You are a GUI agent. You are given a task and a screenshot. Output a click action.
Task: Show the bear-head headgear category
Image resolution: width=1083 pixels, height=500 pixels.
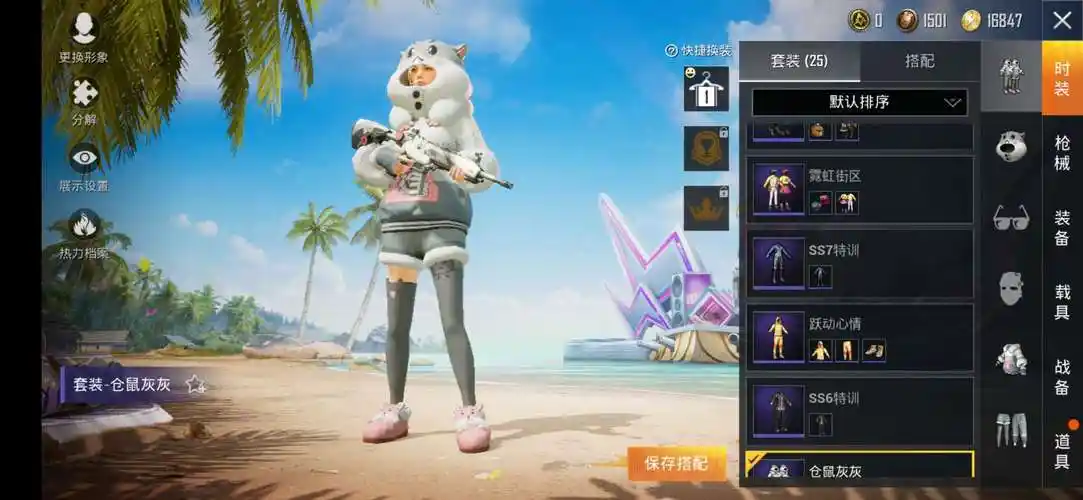pos(1011,146)
